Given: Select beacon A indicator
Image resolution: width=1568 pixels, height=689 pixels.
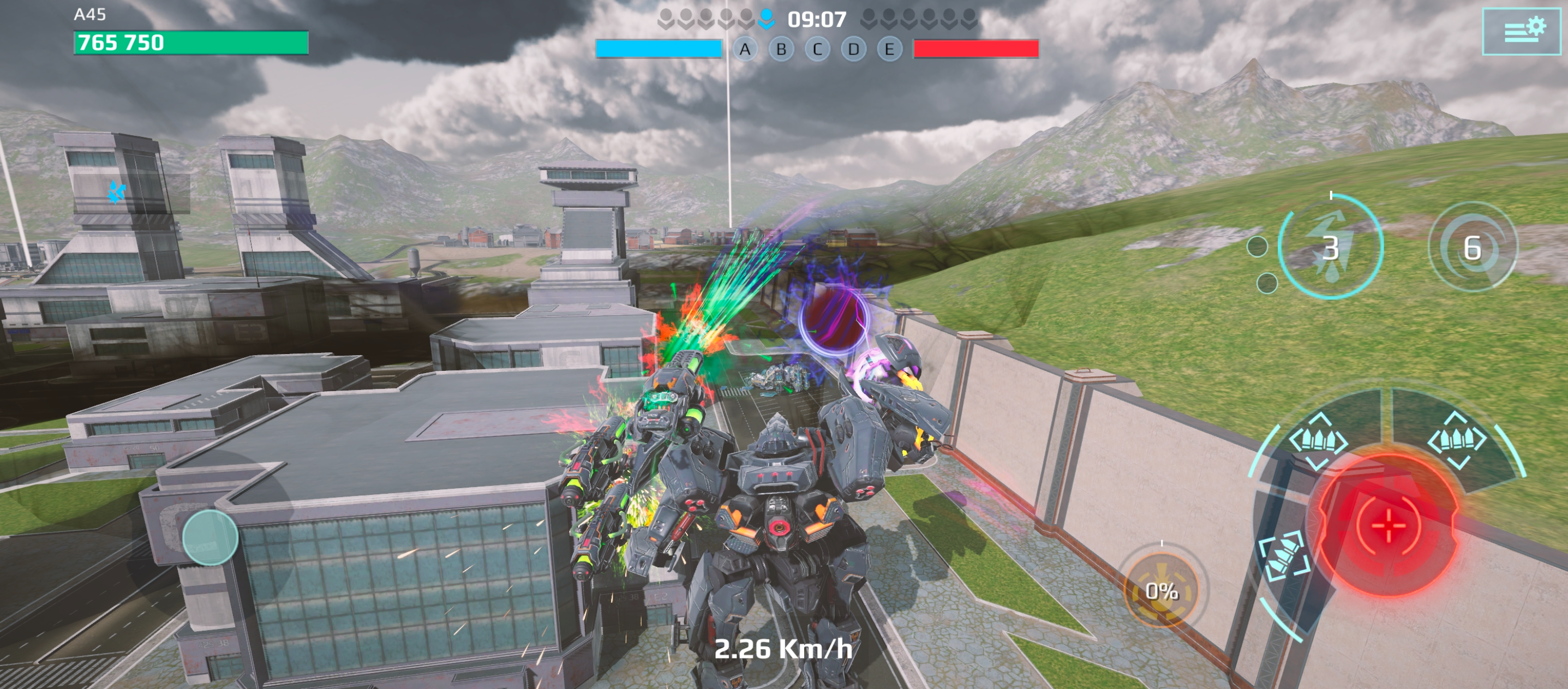Looking at the screenshot, I should pos(745,49).
